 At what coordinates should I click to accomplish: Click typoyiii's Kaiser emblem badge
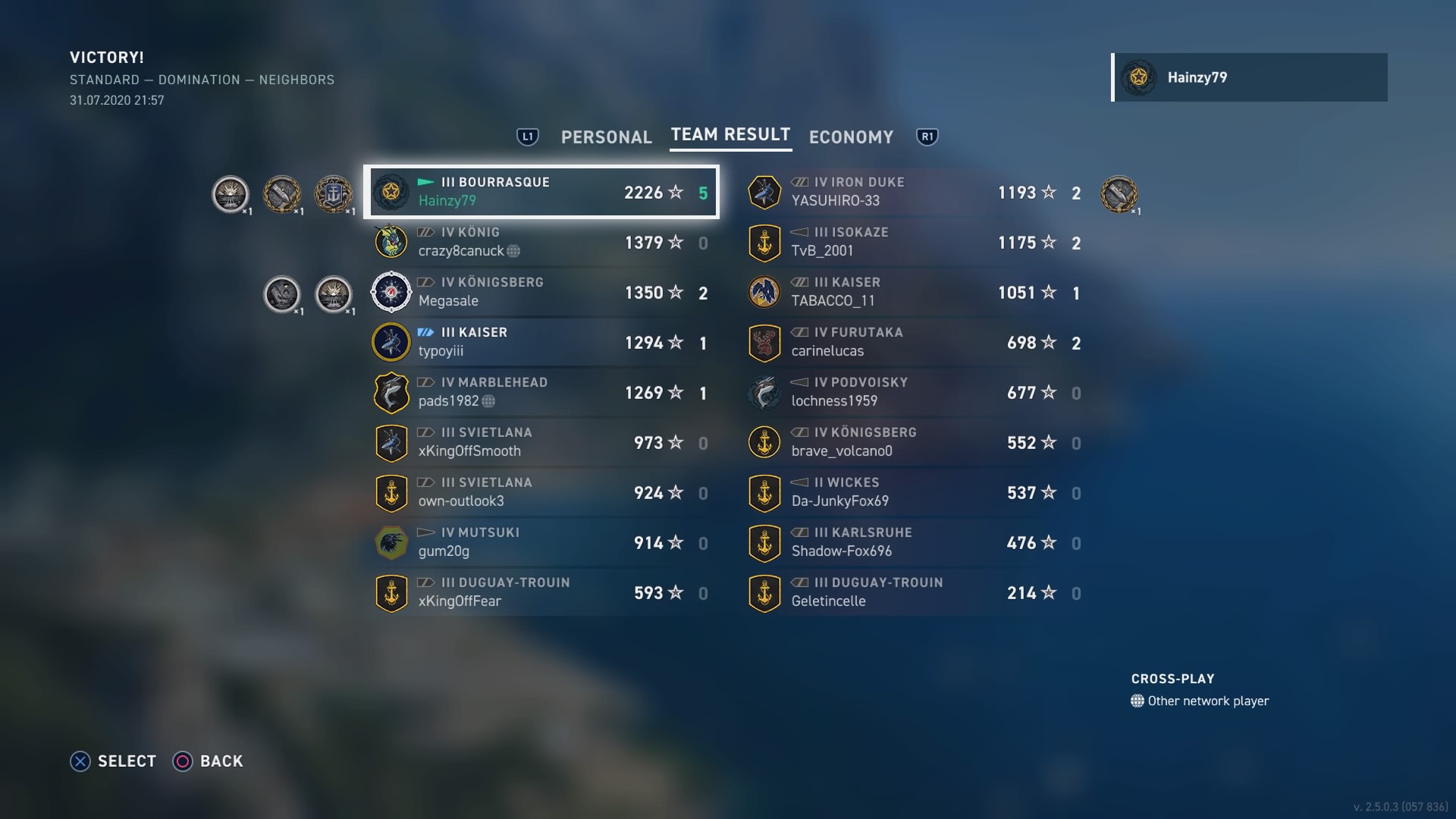(391, 342)
